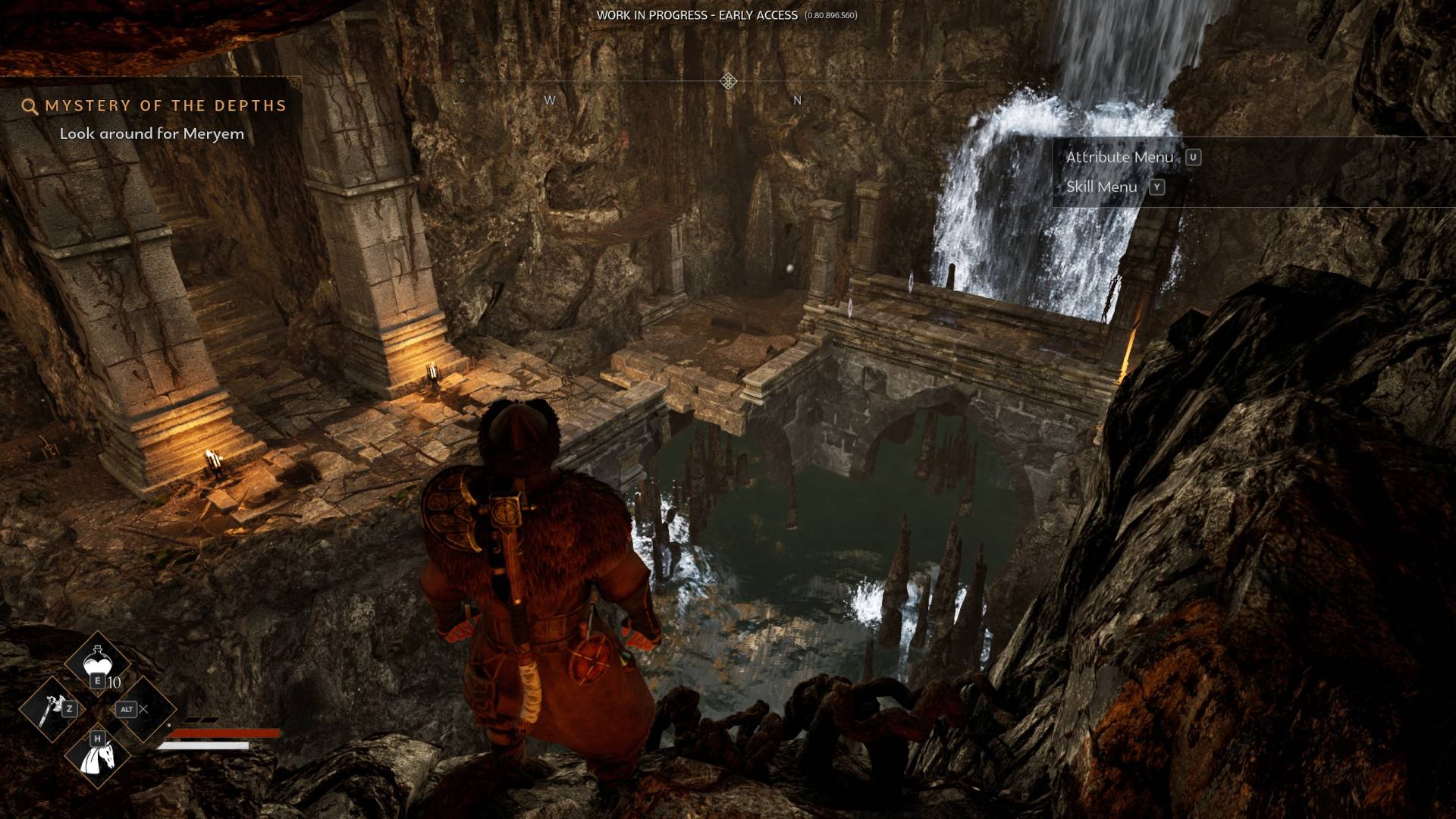Use the health potion slot
Screen dimensions: 1456x819
point(97,662)
